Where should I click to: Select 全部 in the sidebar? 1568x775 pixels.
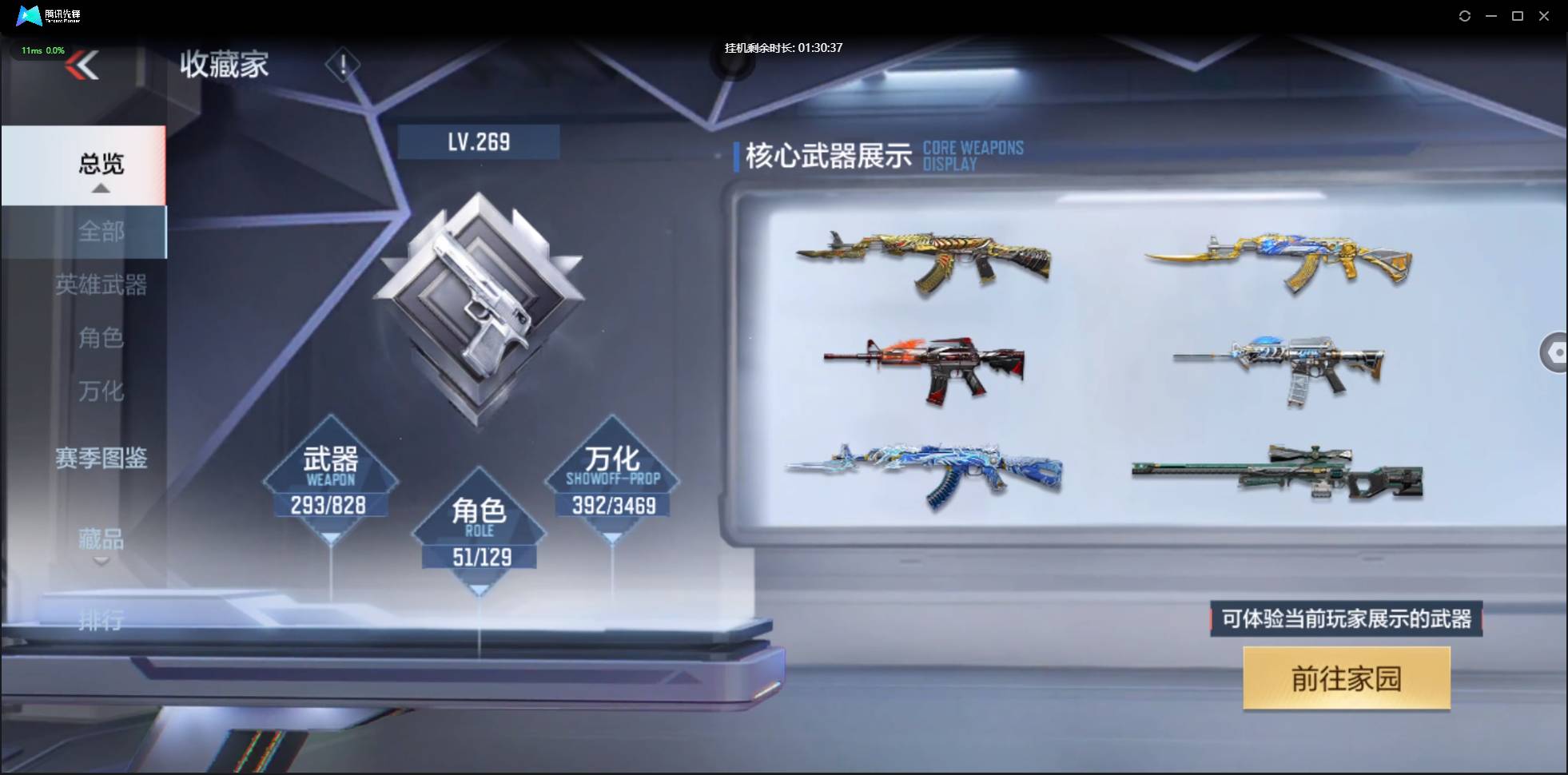point(101,232)
